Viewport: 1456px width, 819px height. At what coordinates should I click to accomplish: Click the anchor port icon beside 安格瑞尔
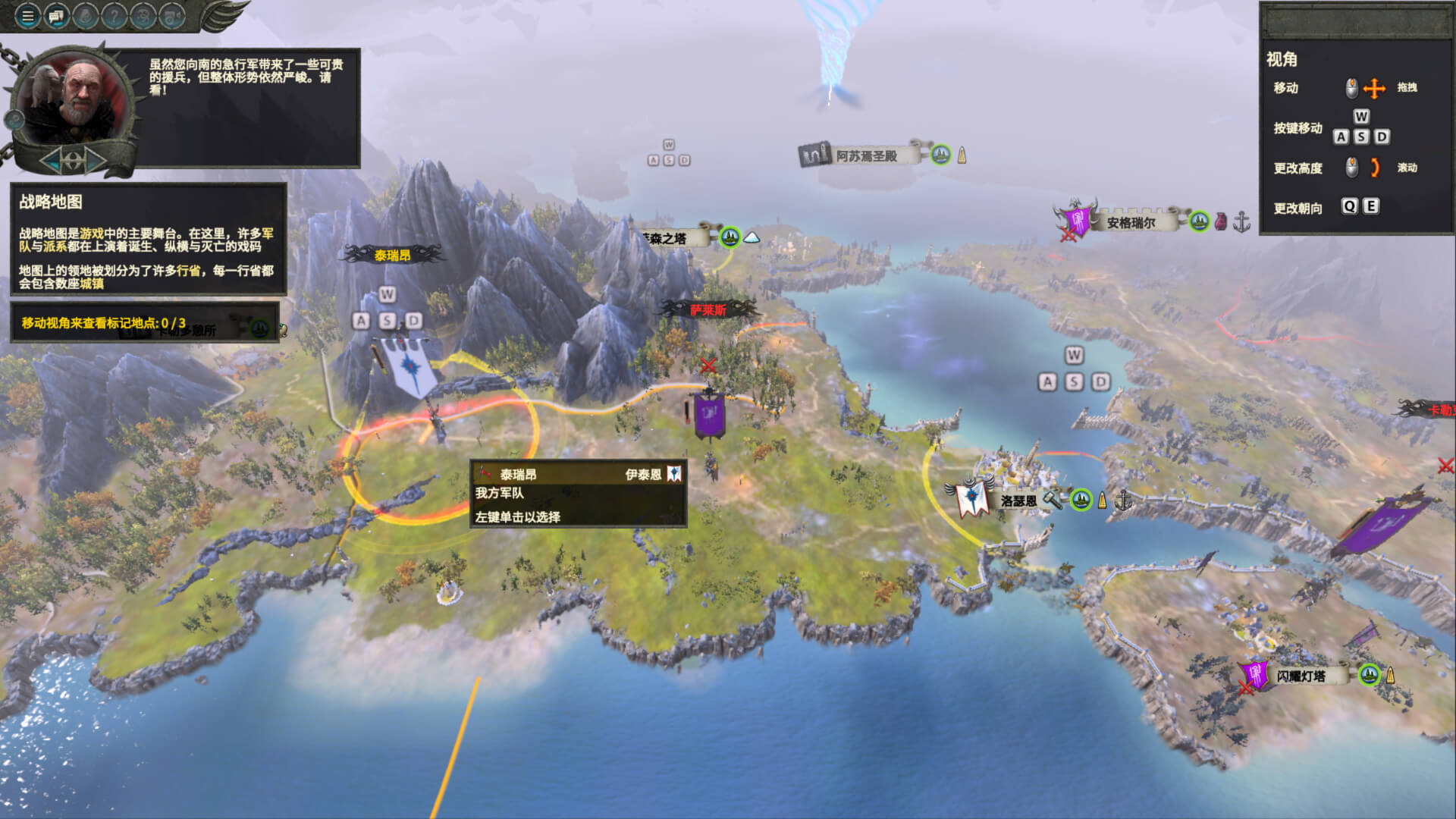pyautogui.click(x=1241, y=222)
